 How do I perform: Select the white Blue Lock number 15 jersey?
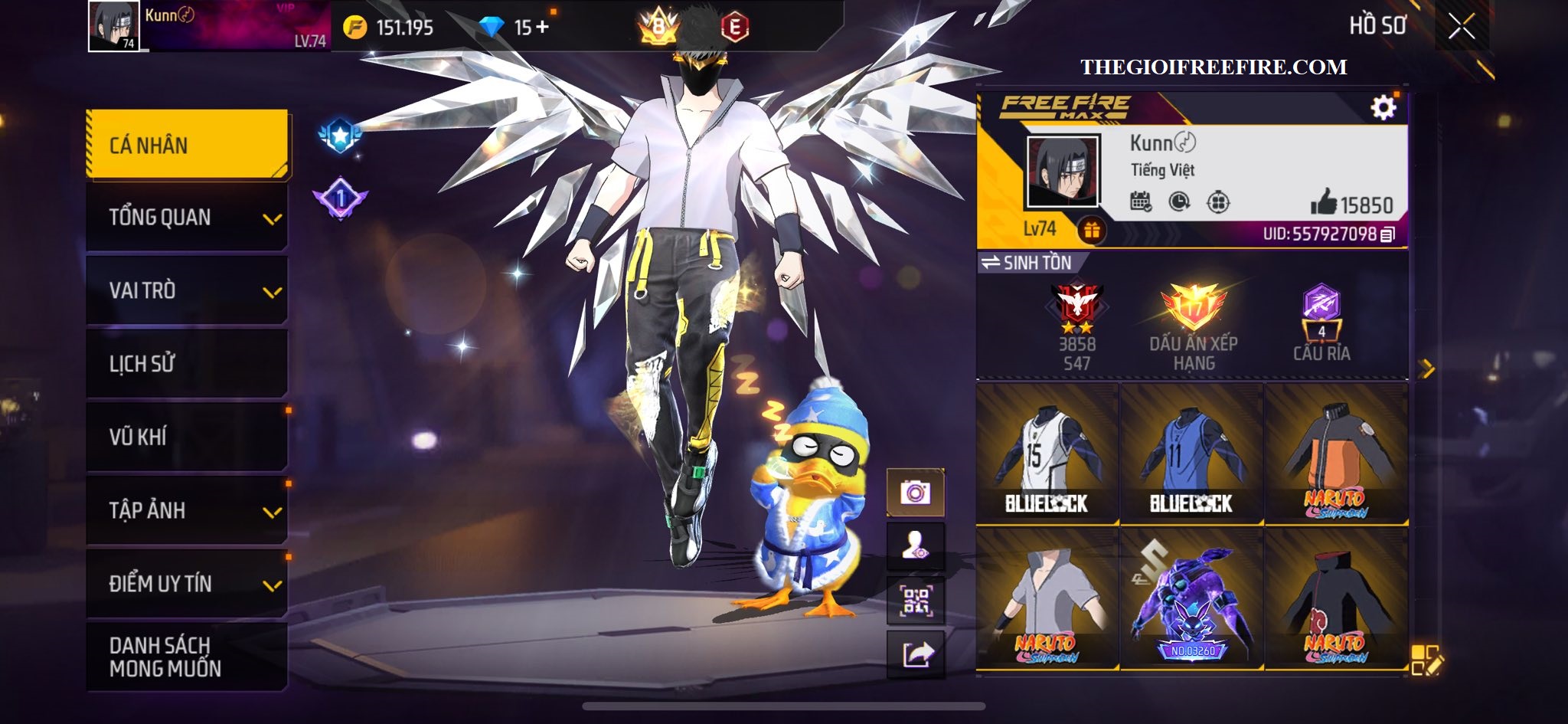point(1047,454)
